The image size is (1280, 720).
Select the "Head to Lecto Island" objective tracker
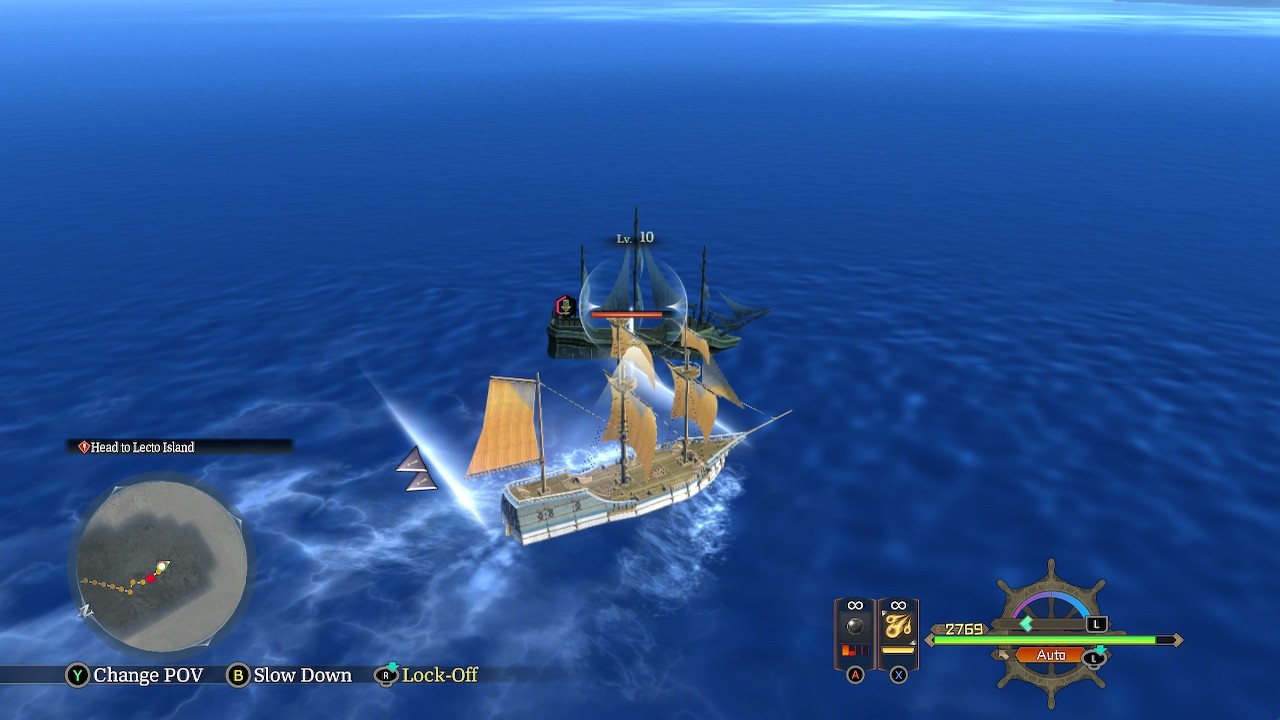pyautogui.click(x=142, y=447)
